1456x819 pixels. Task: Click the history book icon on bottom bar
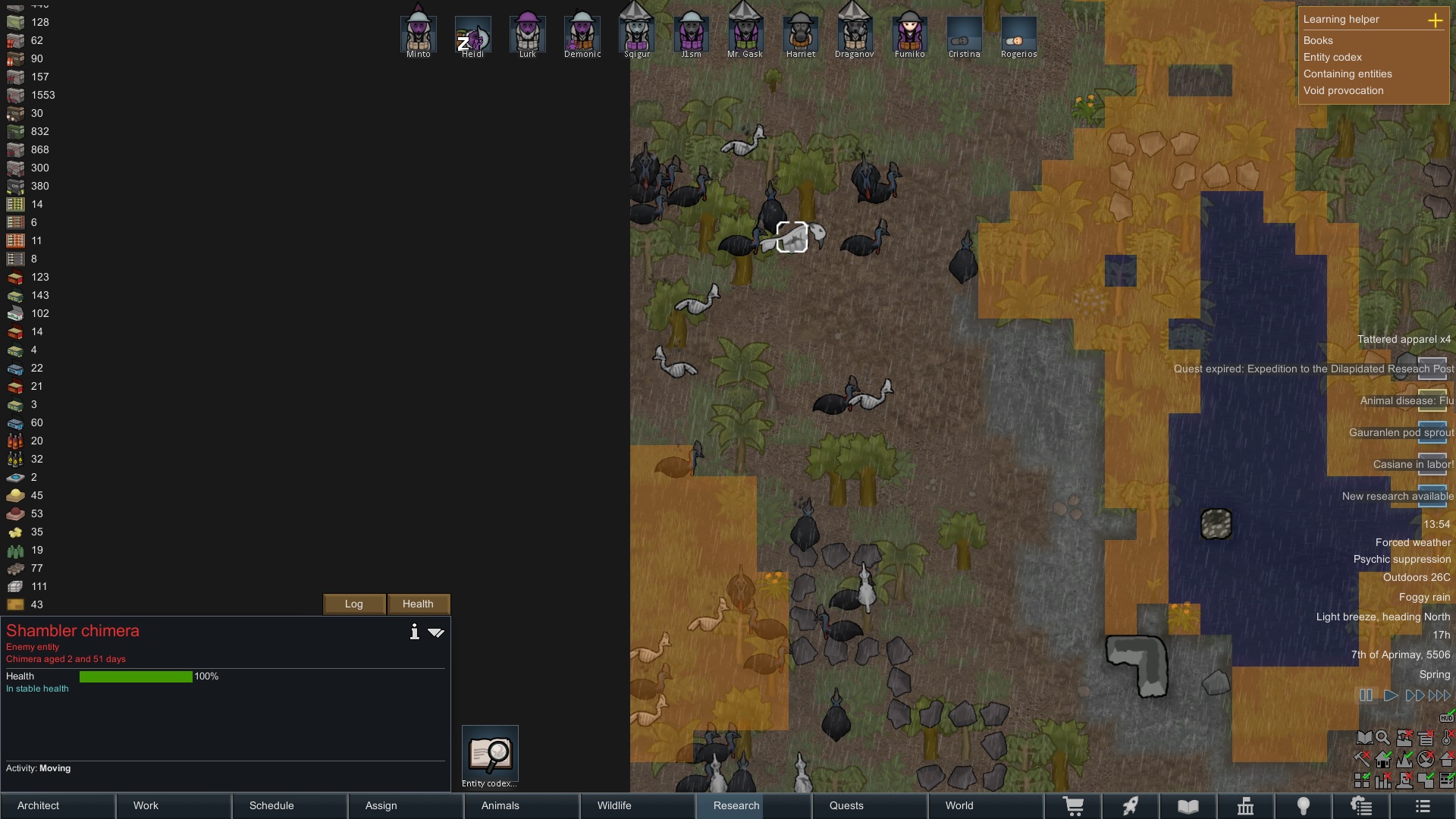coord(1188,806)
